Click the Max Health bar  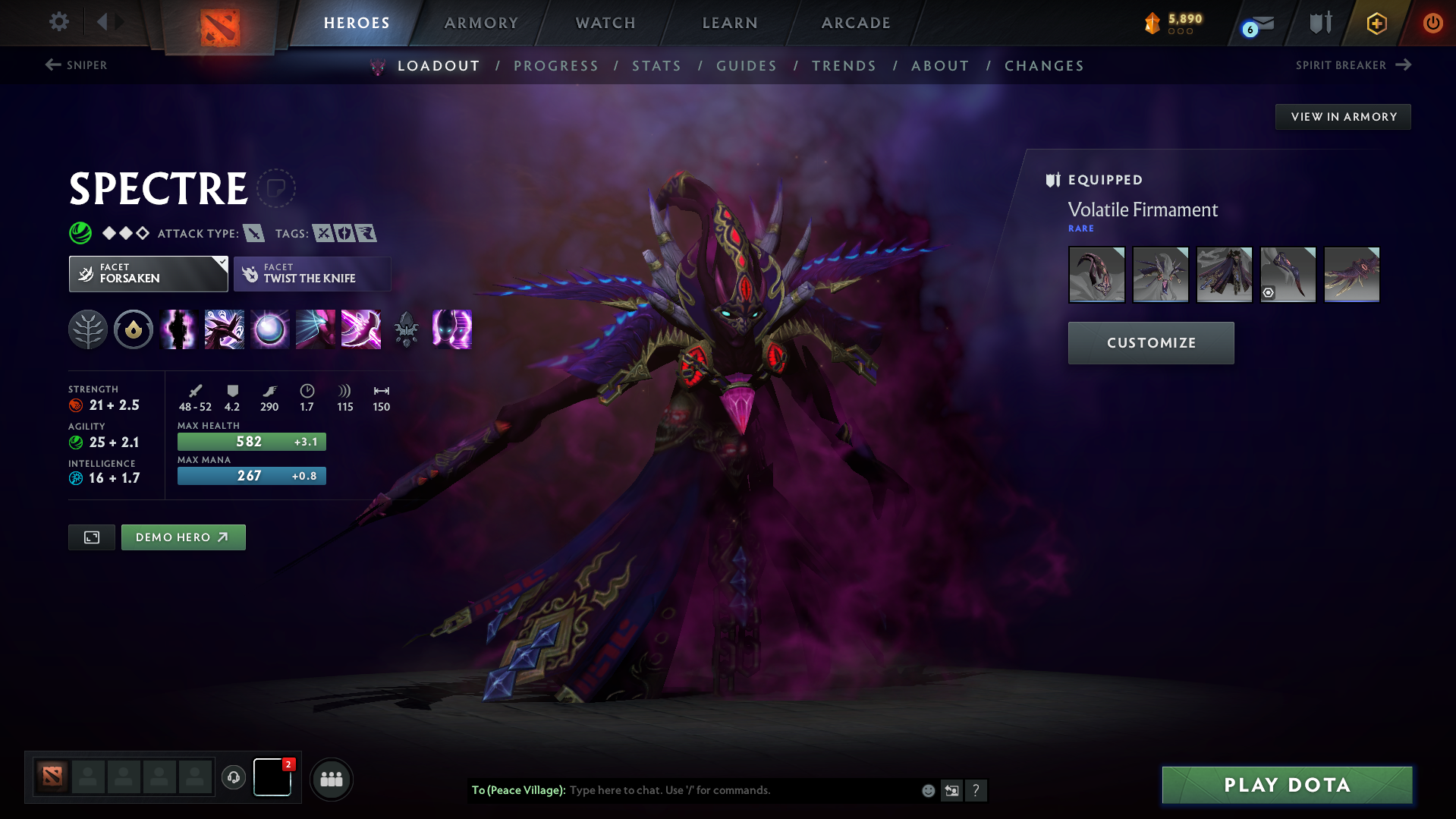click(251, 441)
